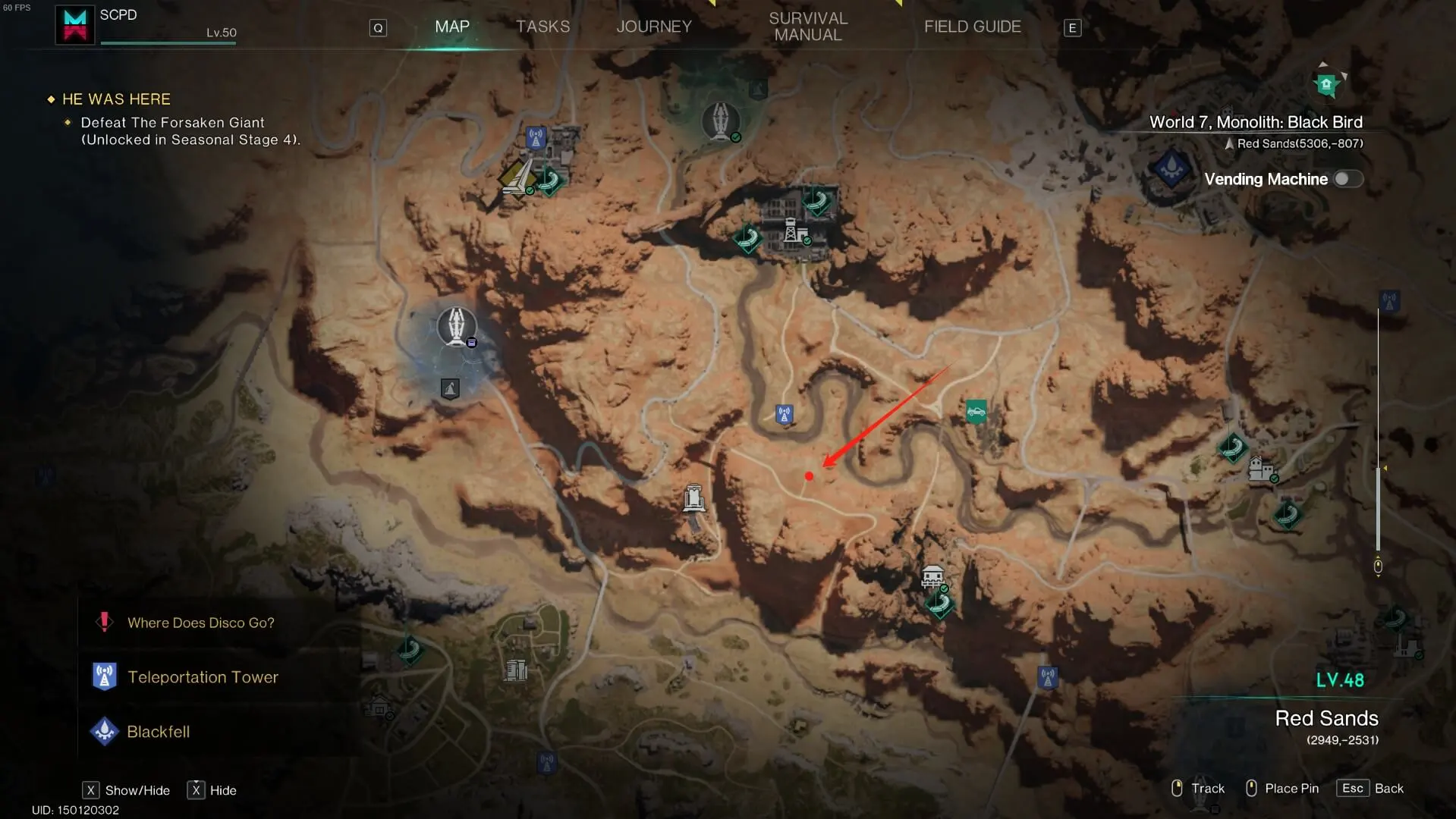Screen dimensions: 1456x819
Task: Select the Survival Manual tab
Action: coord(807,27)
